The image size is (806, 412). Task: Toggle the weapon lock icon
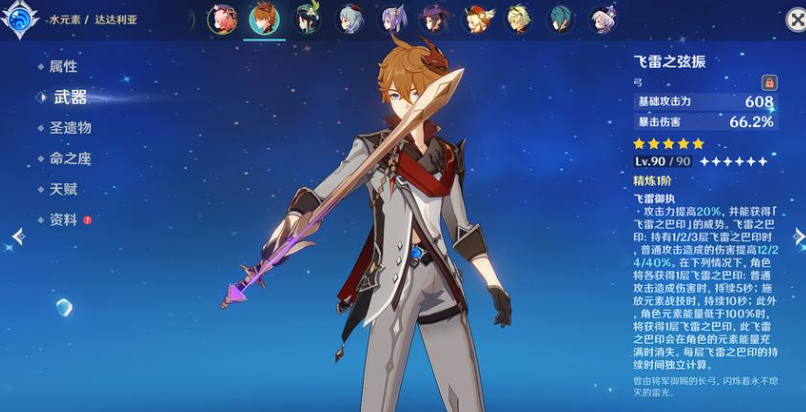[x=768, y=82]
